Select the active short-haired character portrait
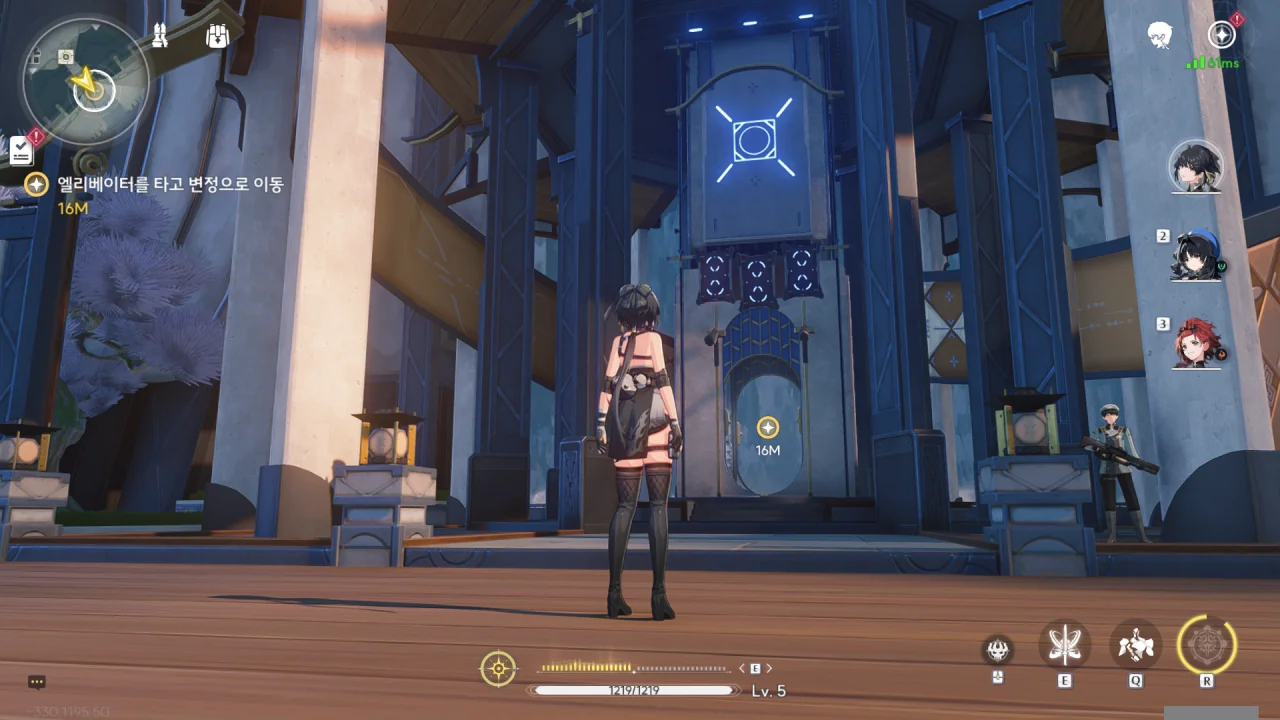The height and width of the screenshot is (720, 1280). coord(1196,166)
